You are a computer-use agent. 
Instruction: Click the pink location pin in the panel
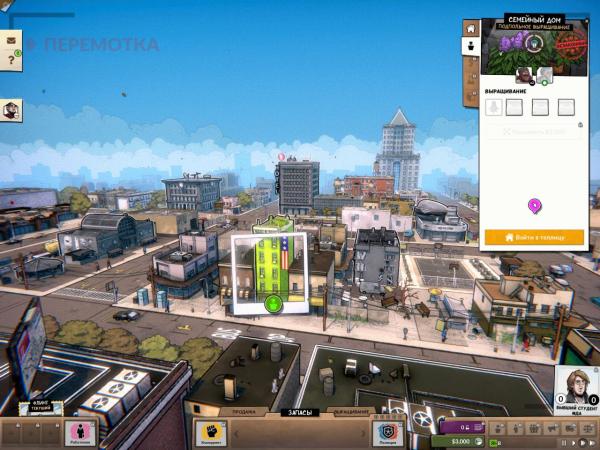click(535, 206)
